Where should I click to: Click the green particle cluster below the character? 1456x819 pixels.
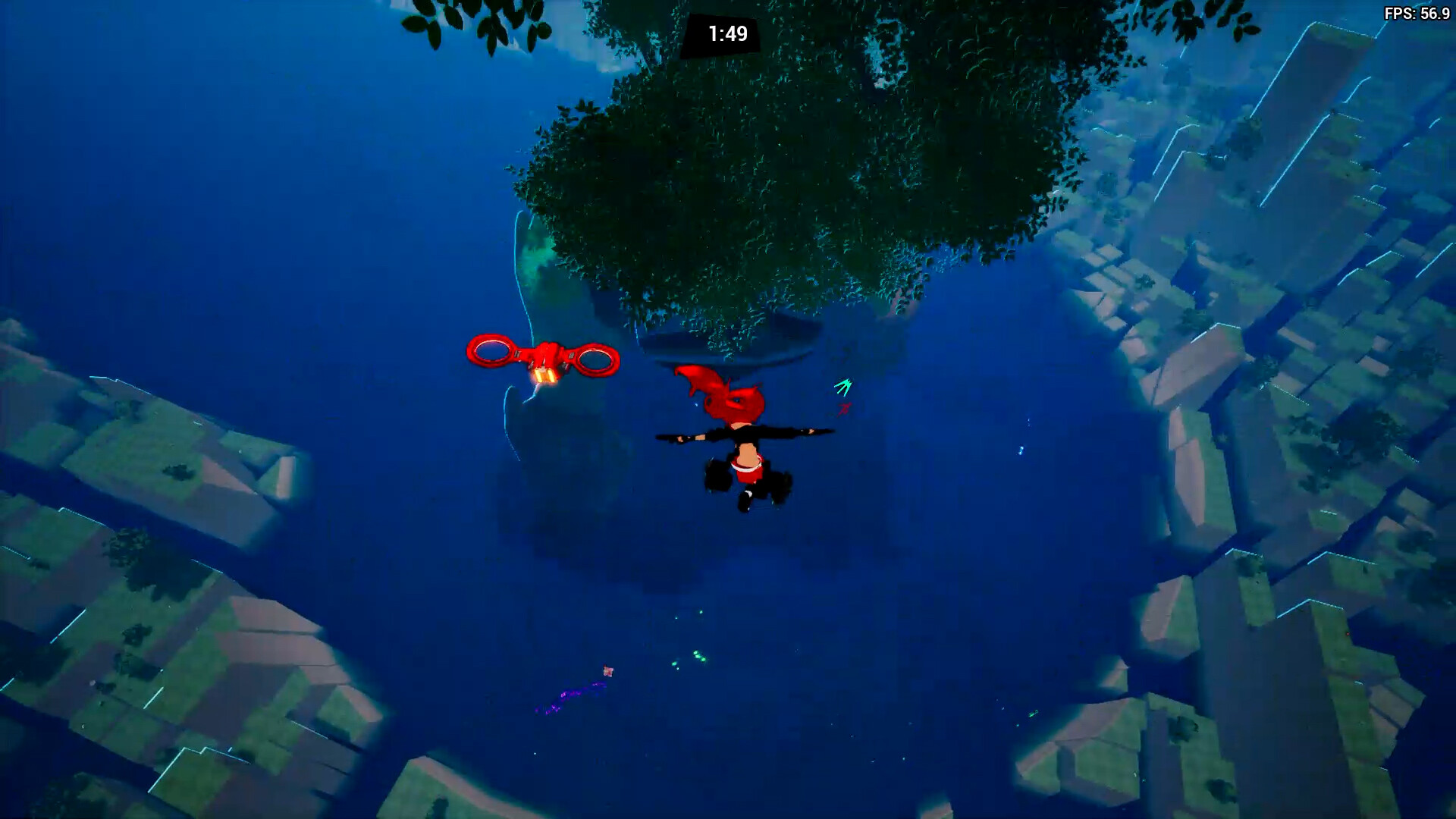(699, 657)
